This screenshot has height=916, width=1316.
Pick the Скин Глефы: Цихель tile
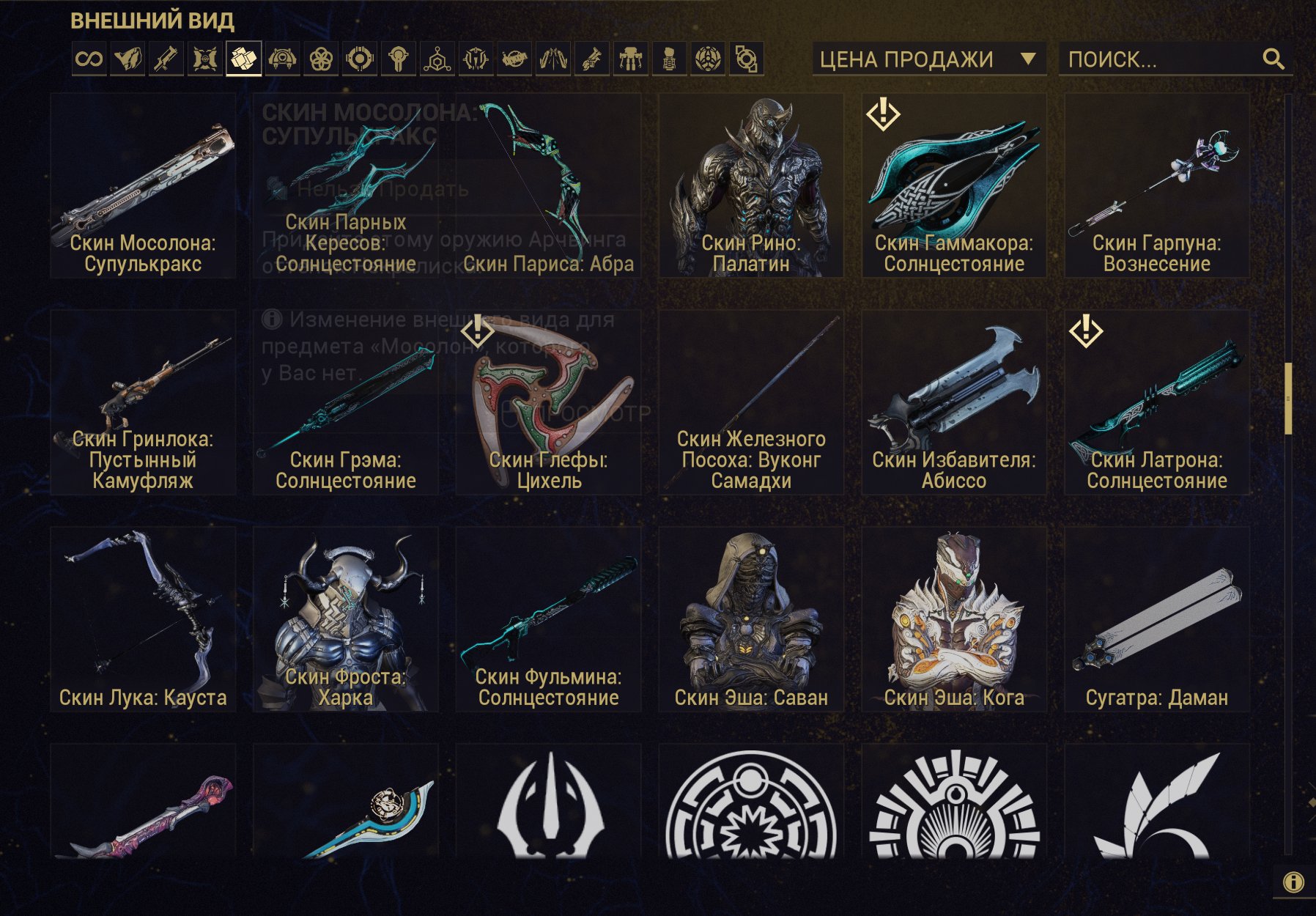[x=548, y=402]
